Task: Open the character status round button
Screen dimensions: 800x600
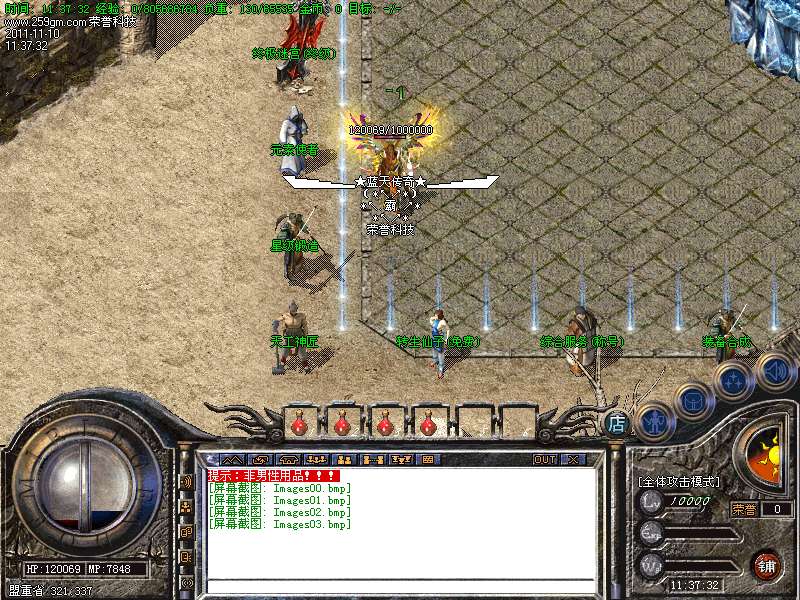Action: (653, 420)
